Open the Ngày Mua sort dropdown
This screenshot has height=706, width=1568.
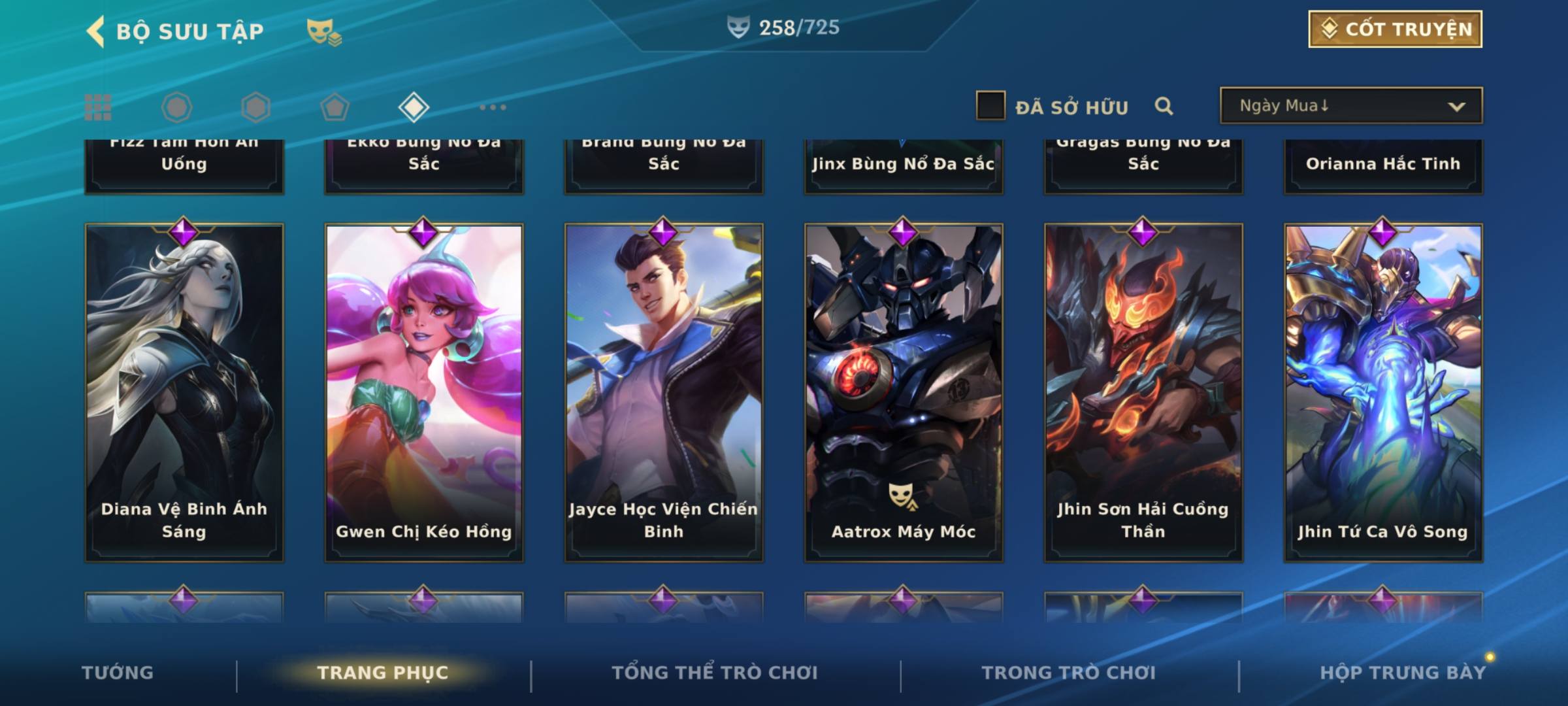pyautogui.click(x=1351, y=106)
